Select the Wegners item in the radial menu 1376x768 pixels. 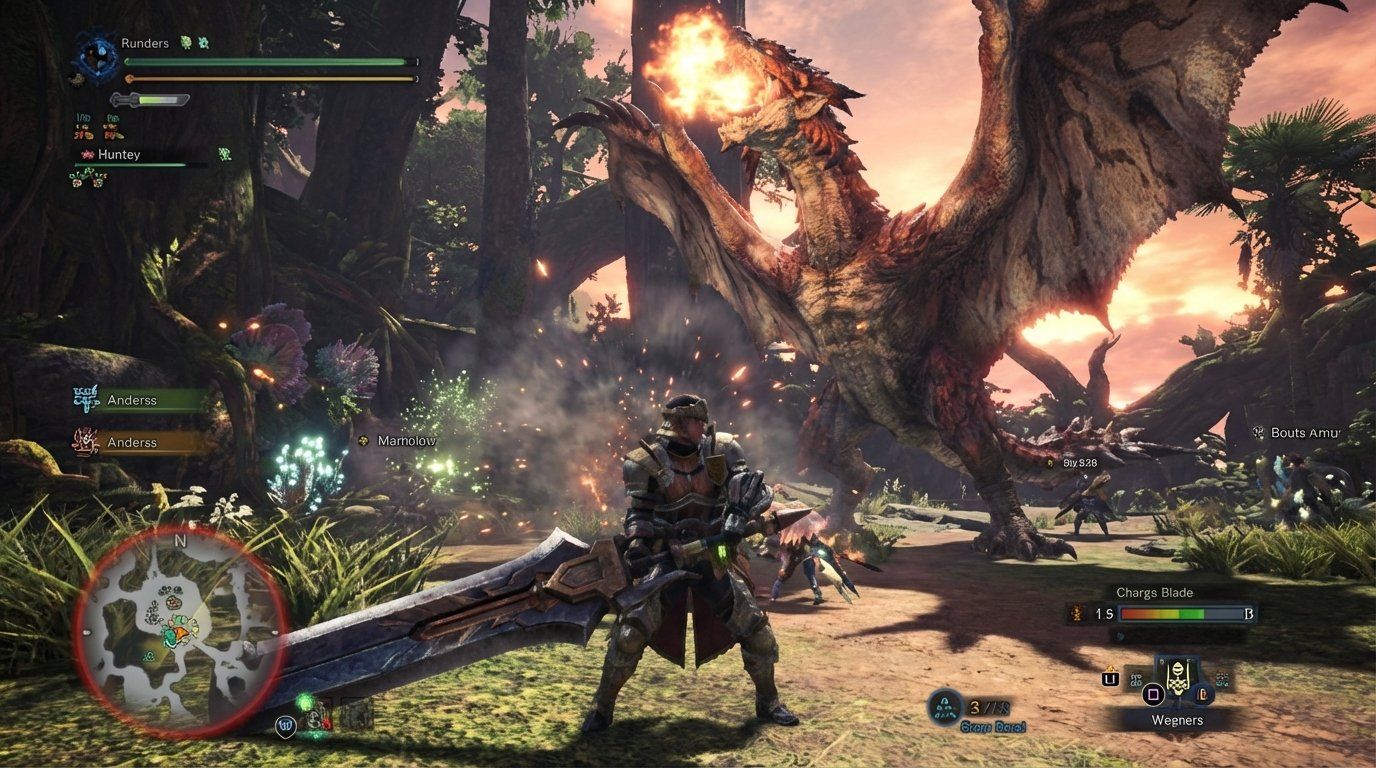pos(1178,721)
